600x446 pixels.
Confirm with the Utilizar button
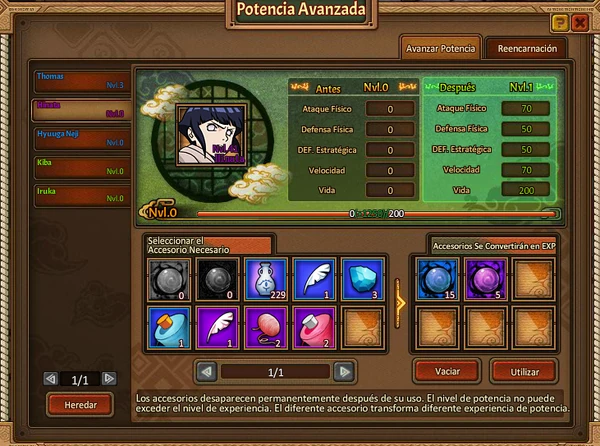click(524, 370)
